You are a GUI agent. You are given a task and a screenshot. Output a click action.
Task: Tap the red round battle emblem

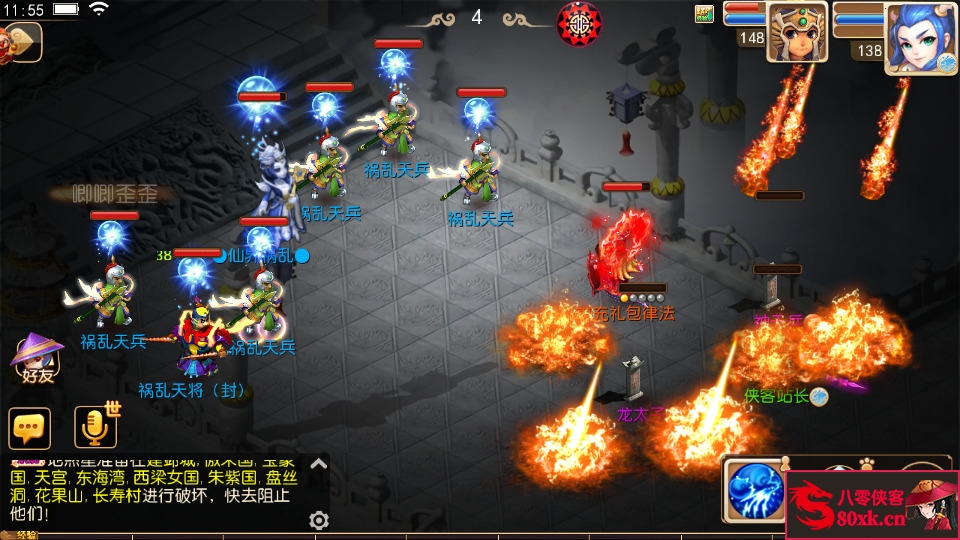(579, 21)
